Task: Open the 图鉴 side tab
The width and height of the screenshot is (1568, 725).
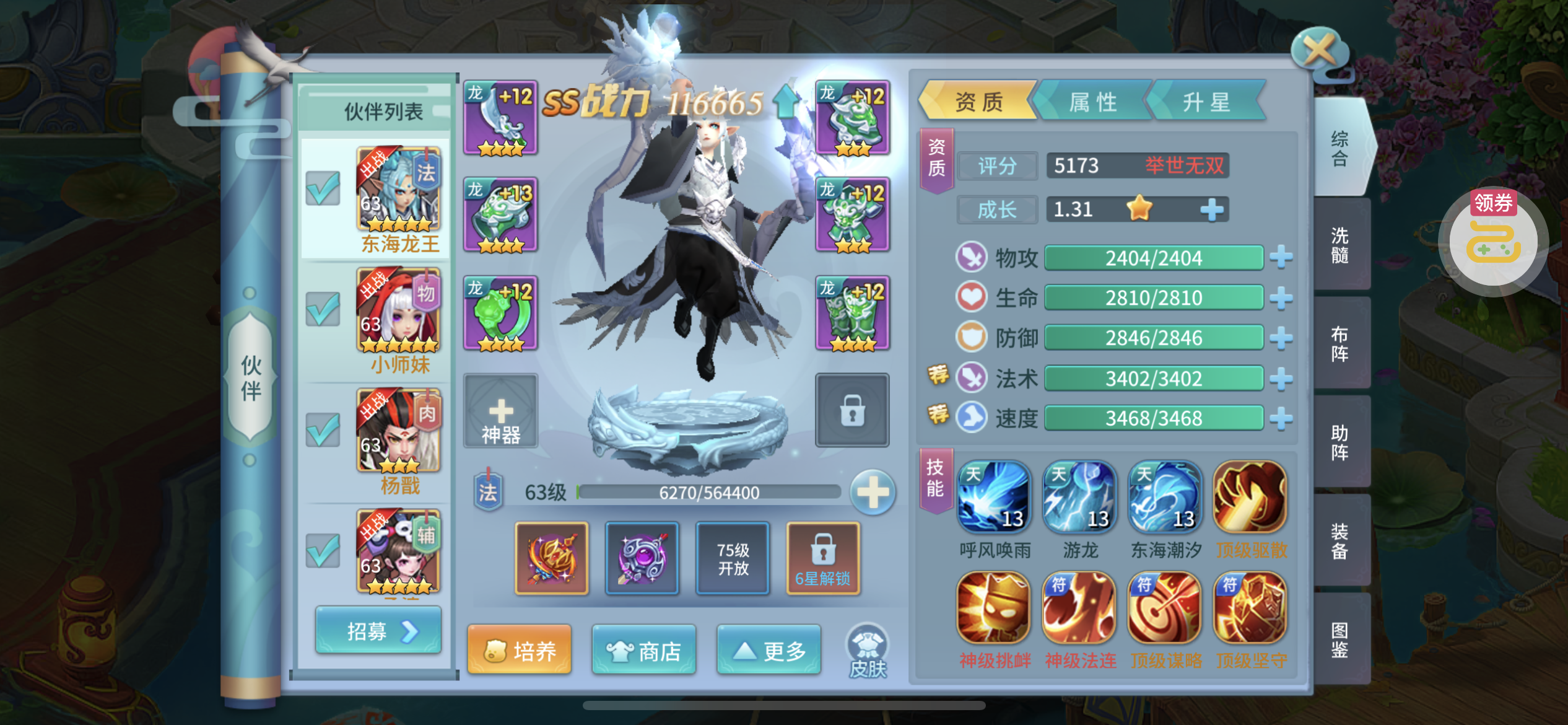Action: pyautogui.click(x=1340, y=639)
